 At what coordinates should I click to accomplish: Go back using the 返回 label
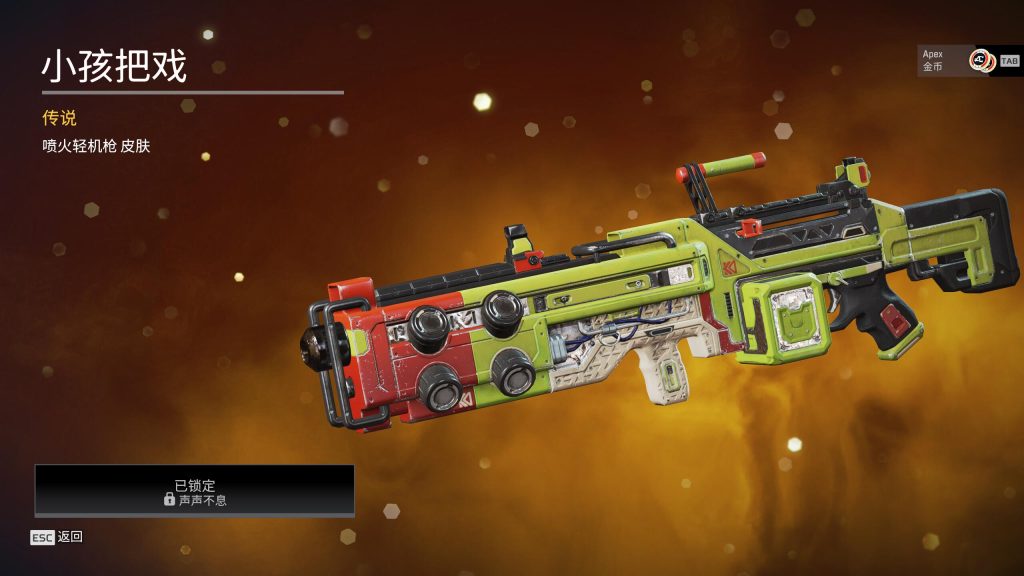pos(70,537)
